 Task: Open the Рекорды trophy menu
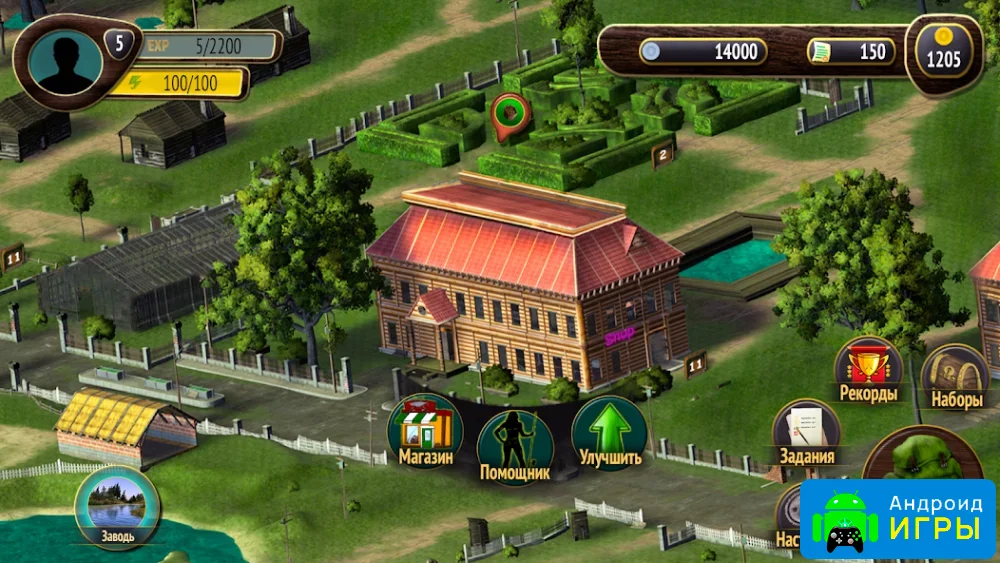point(868,370)
